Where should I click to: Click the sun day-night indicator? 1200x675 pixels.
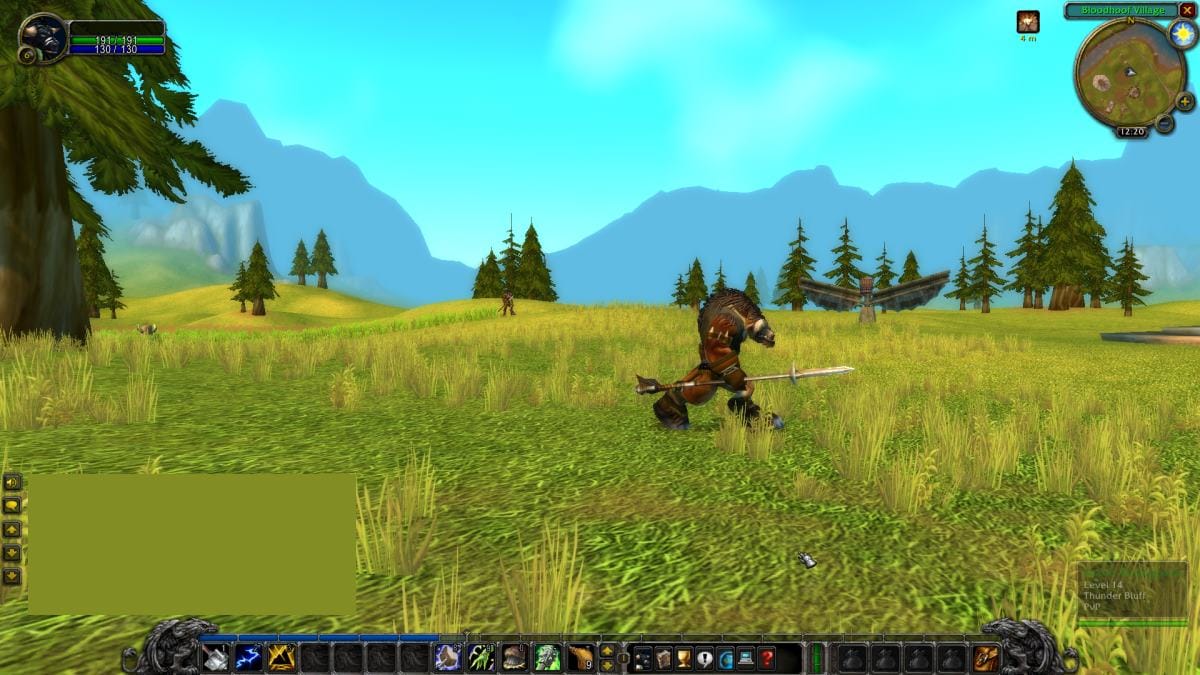pos(1183,34)
